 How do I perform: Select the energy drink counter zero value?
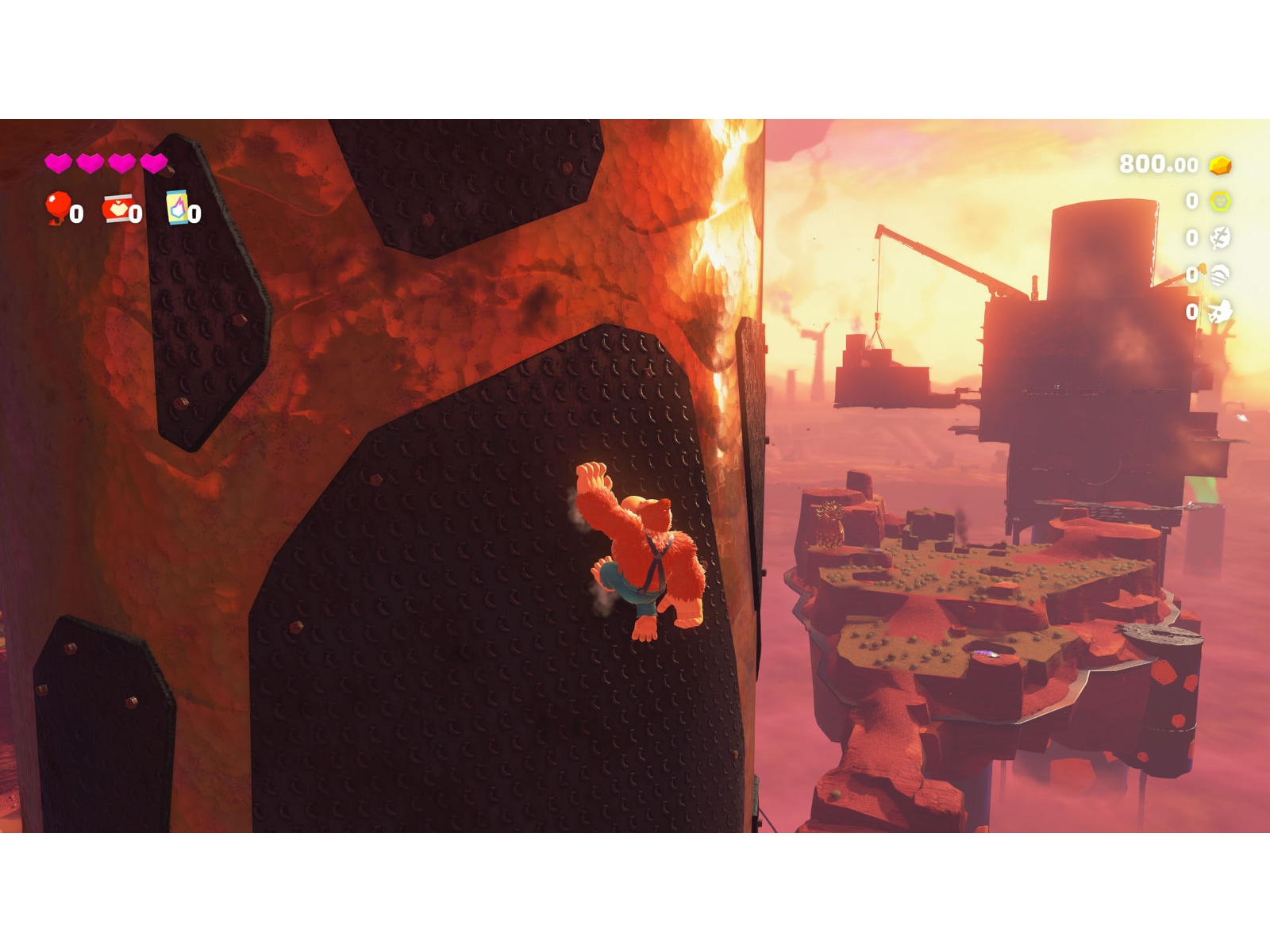tap(193, 213)
